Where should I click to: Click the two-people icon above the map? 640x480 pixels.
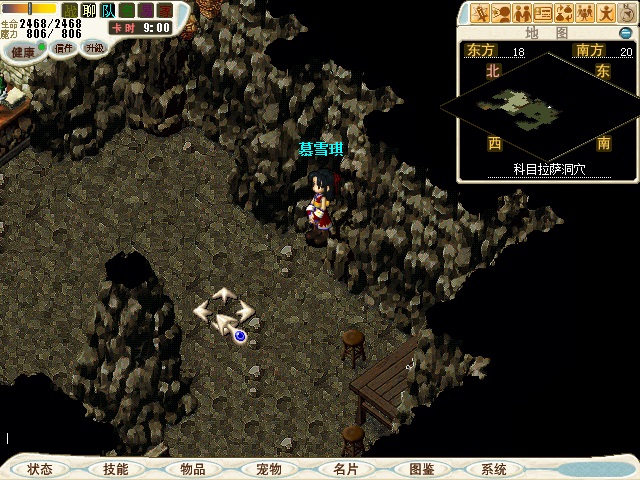[x=522, y=13]
